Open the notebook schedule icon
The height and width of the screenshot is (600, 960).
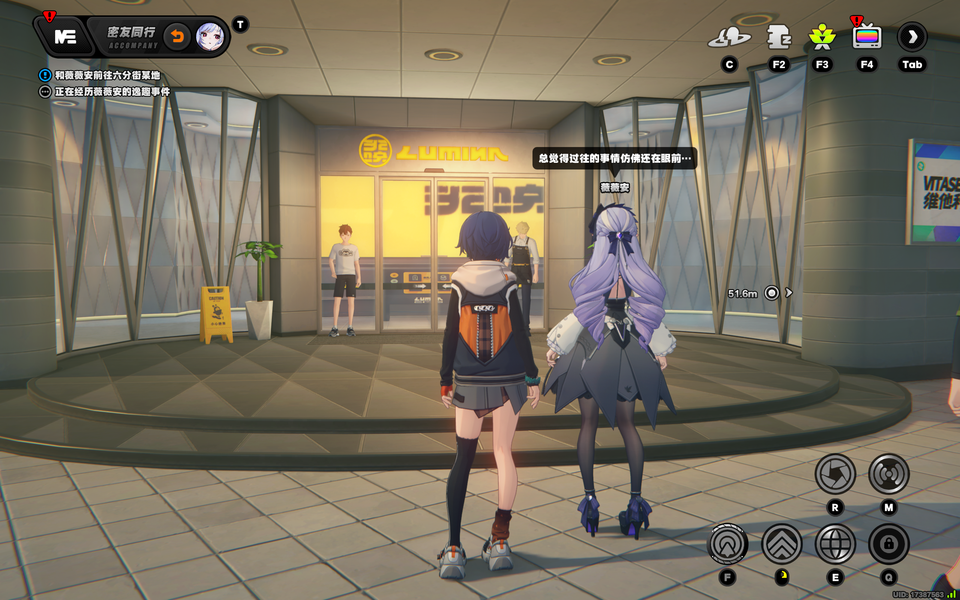[779, 38]
